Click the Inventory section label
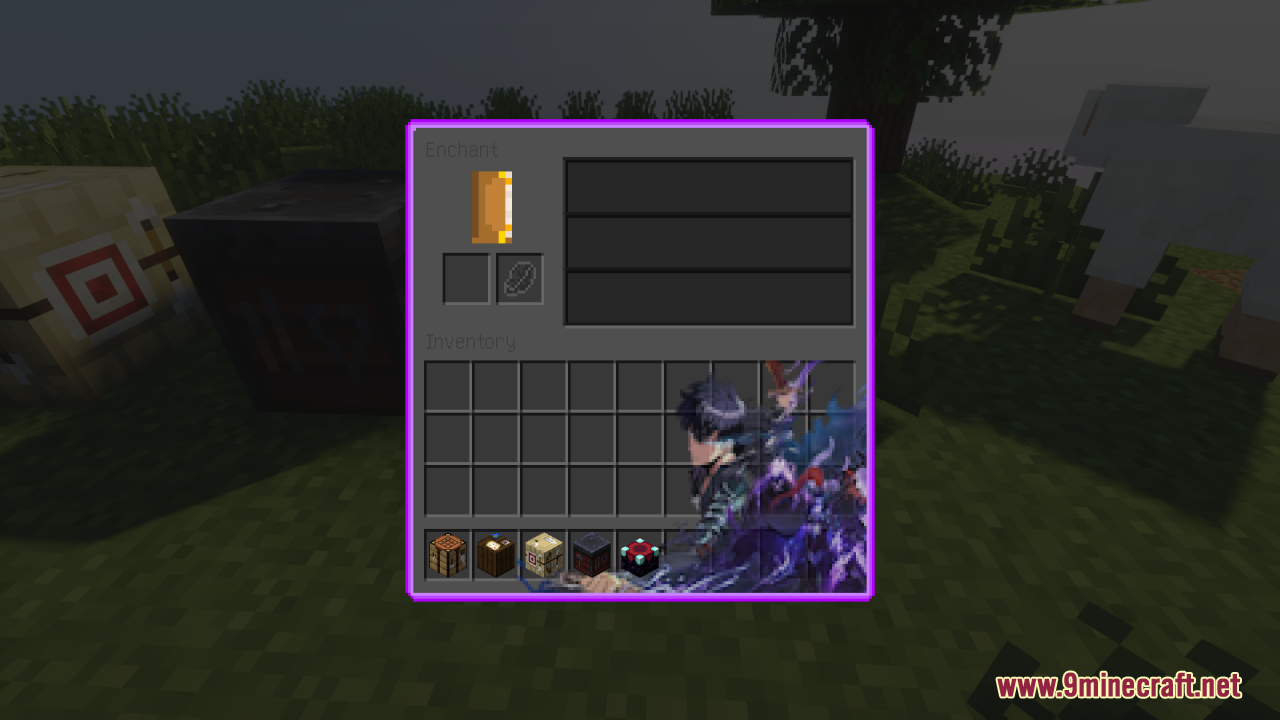The height and width of the screenshot is (720, 1280). tap(471, 341)
